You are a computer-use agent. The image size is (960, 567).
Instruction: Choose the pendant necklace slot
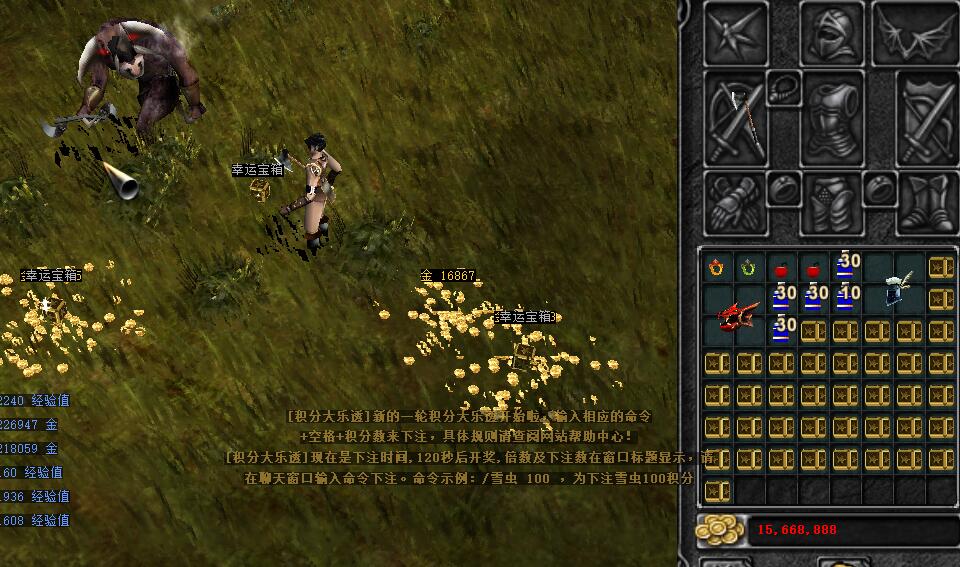pos(781,89)
